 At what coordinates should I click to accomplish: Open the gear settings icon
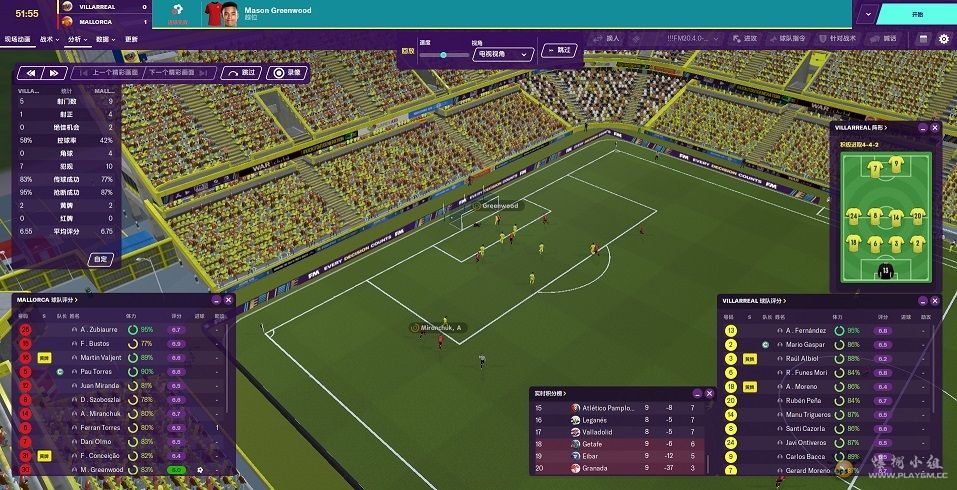pos(943,39)
